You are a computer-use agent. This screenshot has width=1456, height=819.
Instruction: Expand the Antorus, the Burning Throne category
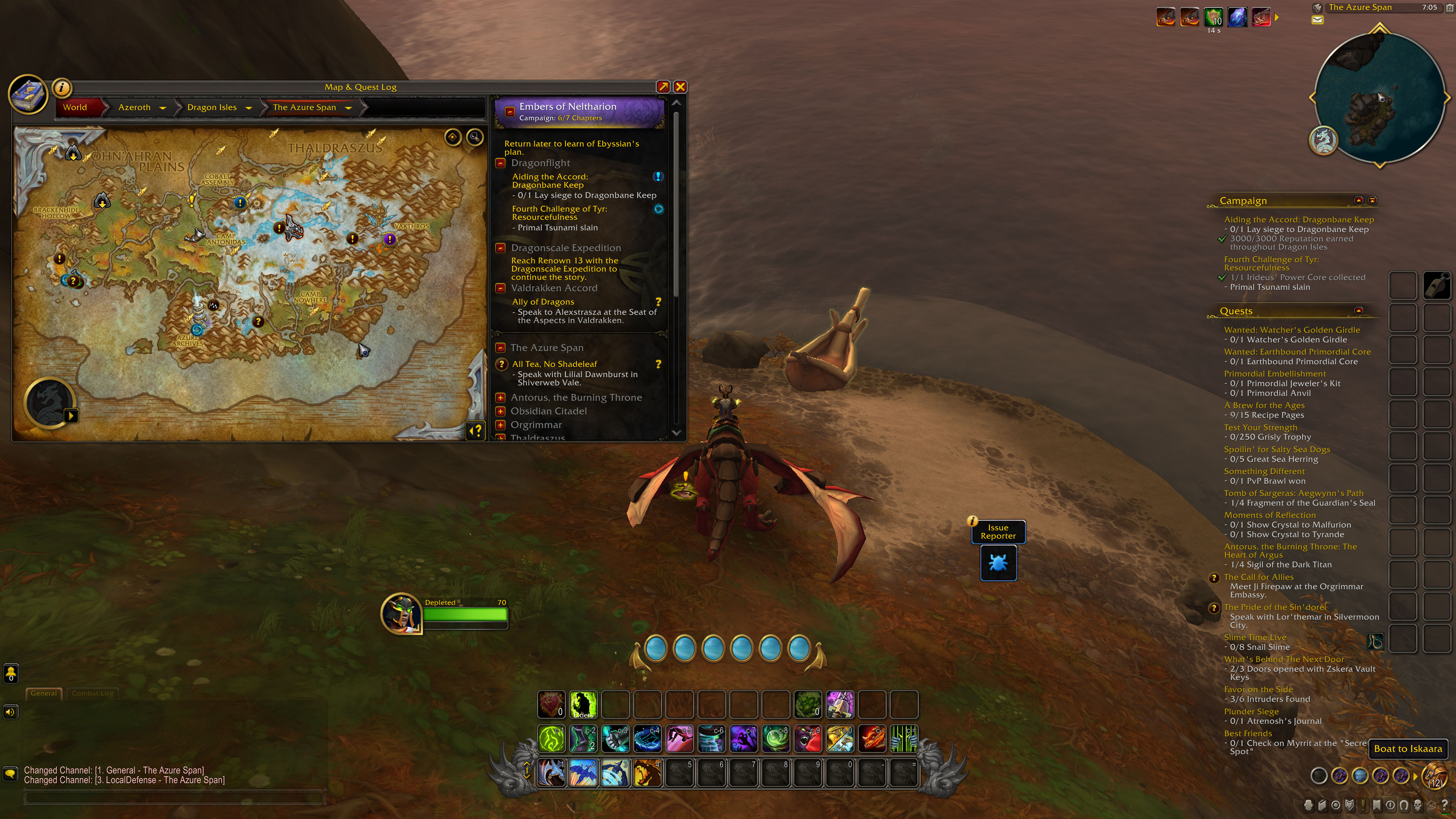click(500, 397)
